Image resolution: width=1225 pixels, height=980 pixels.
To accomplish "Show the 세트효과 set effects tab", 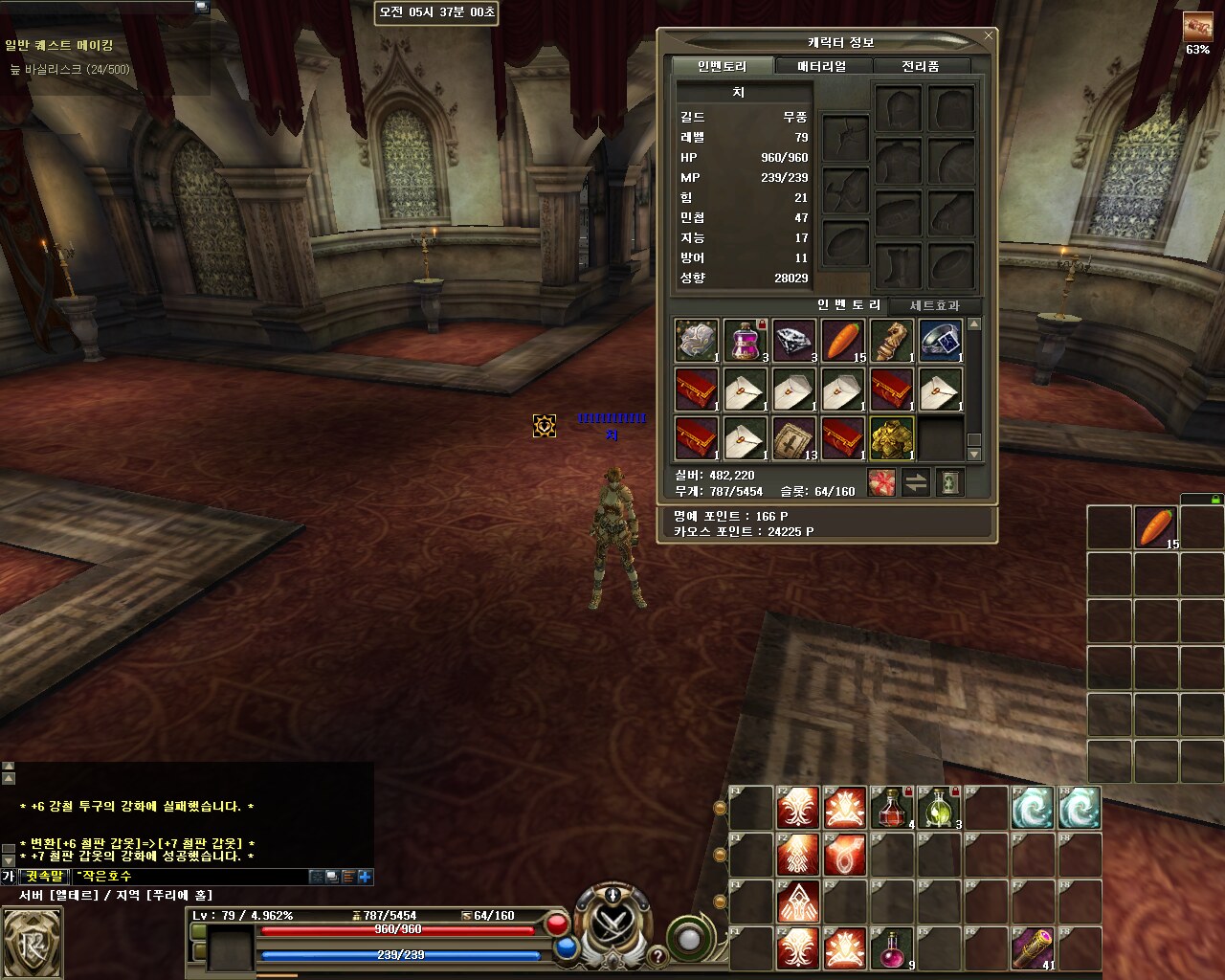I will tap(933, 305).
